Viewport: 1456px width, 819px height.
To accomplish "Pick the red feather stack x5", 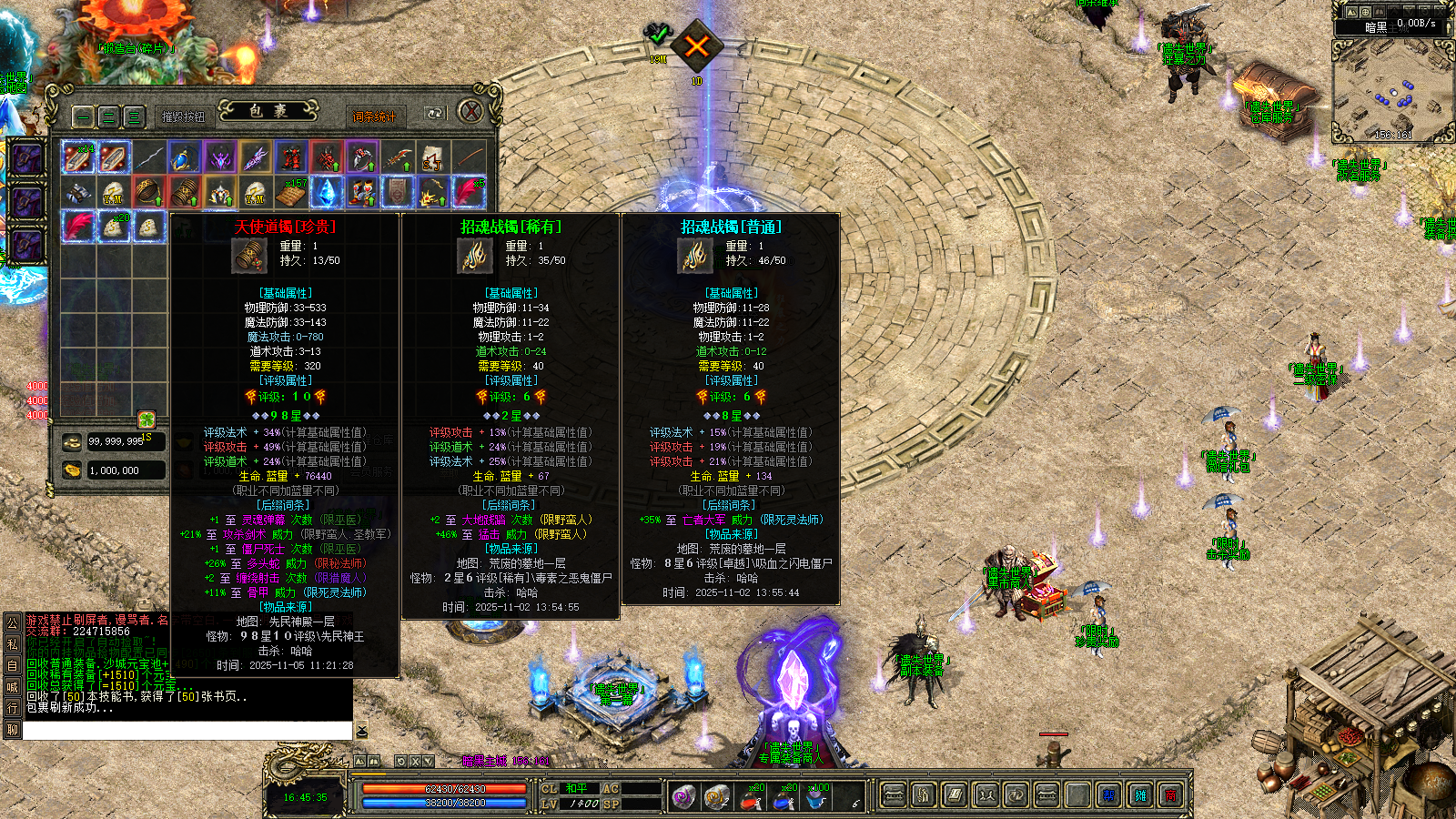I will pos(468,192).
